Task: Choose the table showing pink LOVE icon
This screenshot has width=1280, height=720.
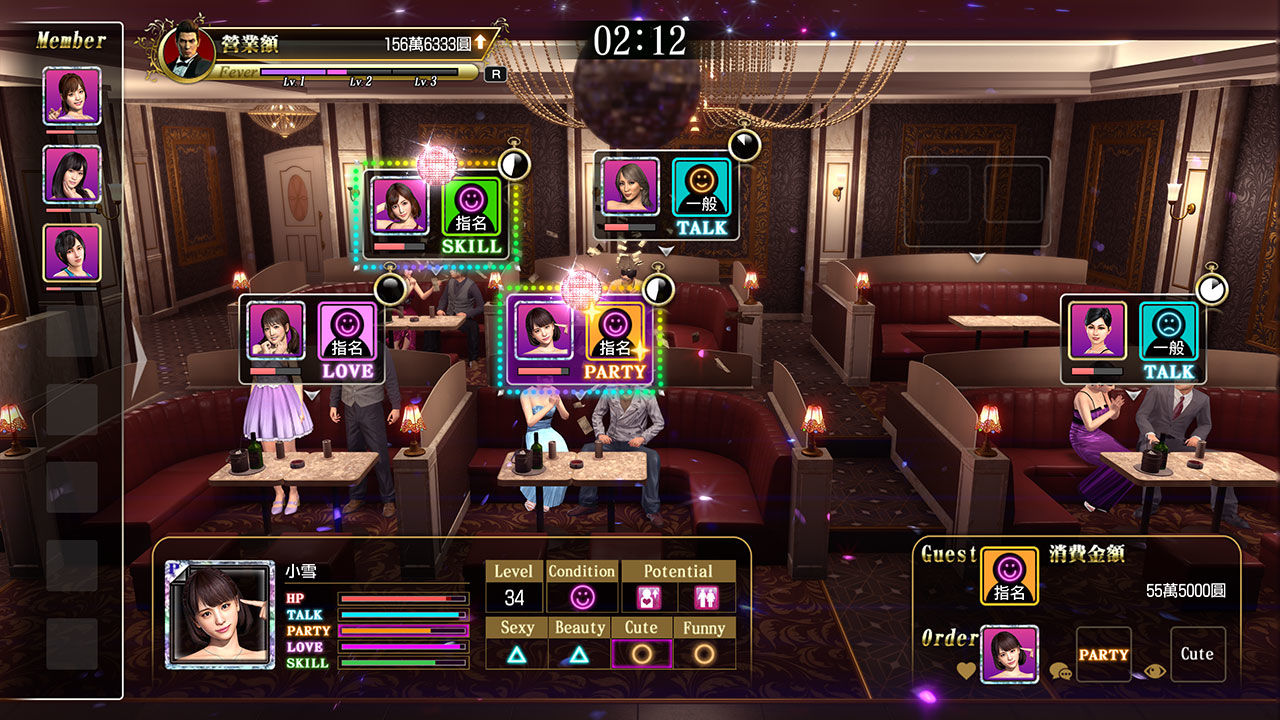Action: point(347,341)
